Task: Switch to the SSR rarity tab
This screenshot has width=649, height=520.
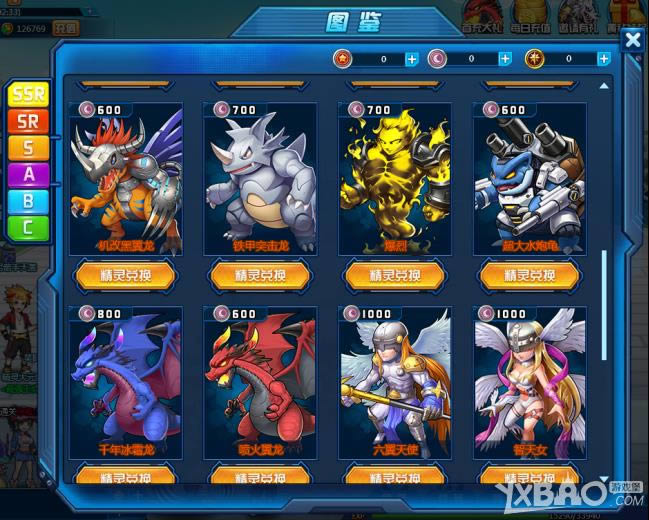Action: pos(28,95)
